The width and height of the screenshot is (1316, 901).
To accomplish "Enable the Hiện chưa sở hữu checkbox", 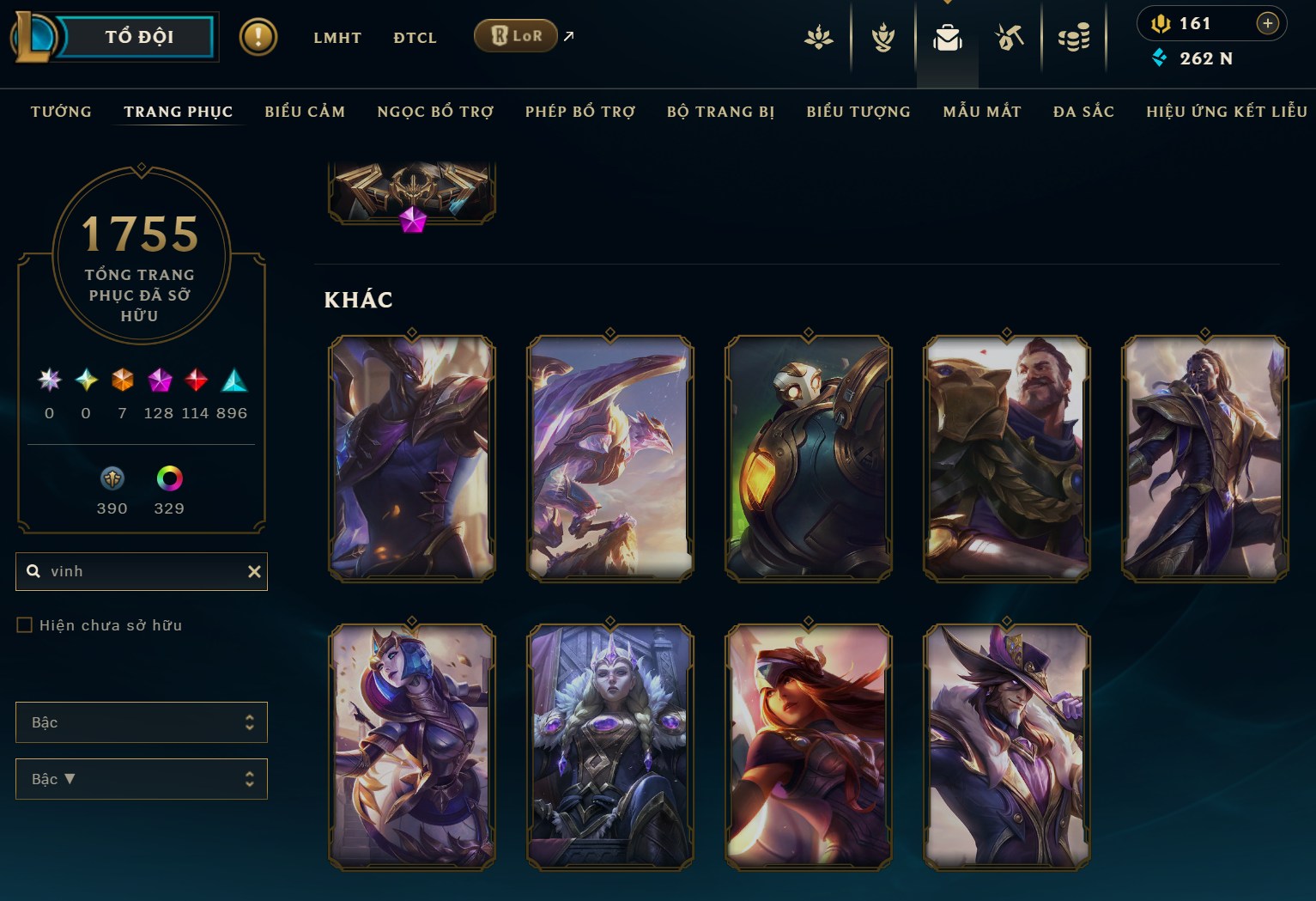I will [x=25, y=624].
